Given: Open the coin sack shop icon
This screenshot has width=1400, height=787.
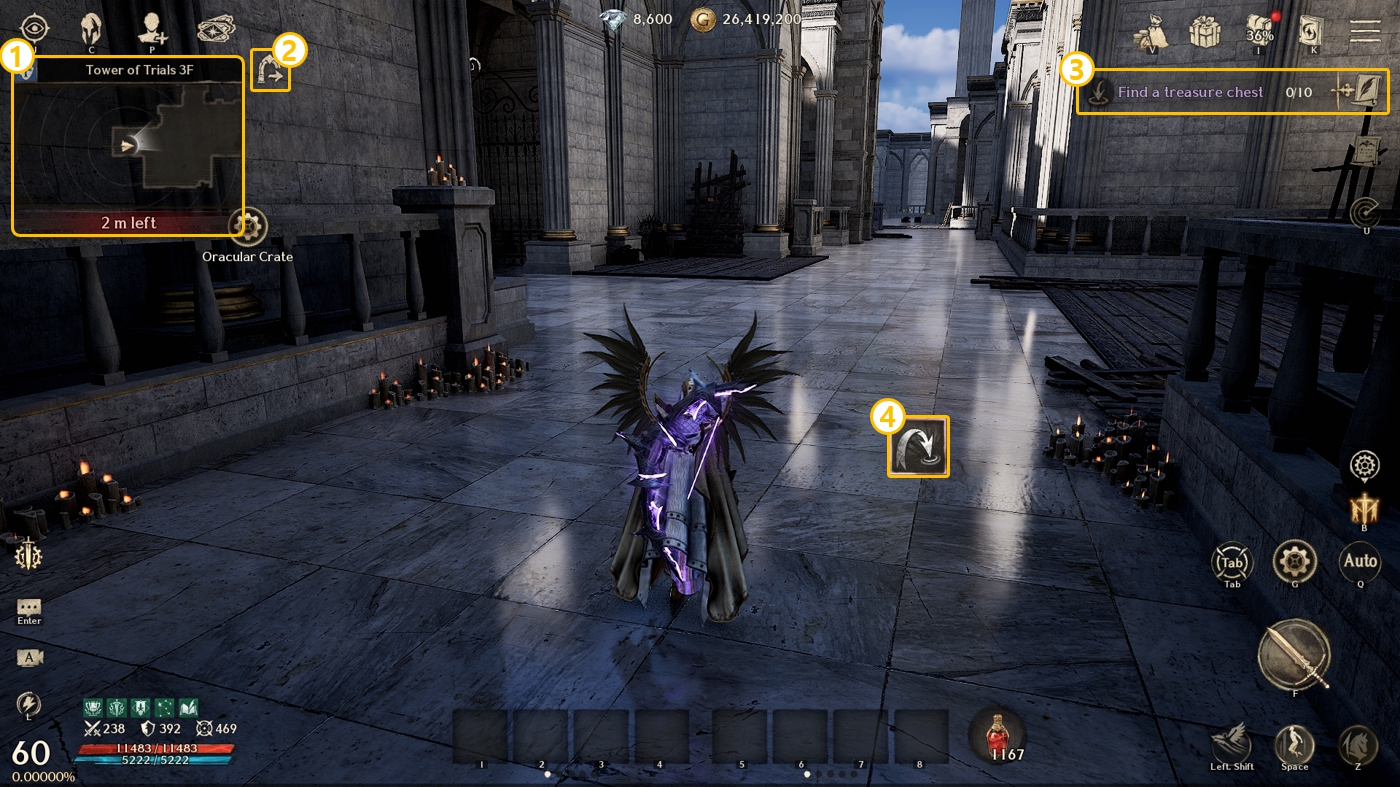Looking at the screenshot, I should pyautogui.click(x=1150, y=31).
